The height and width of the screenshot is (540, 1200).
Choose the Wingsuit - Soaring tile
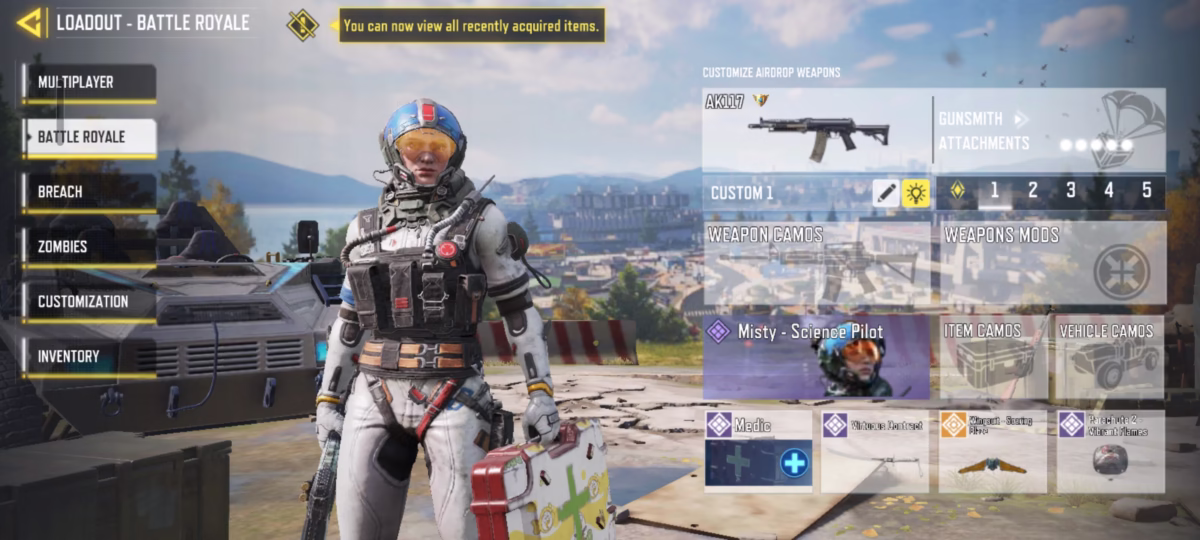click(x=992, y=451)
